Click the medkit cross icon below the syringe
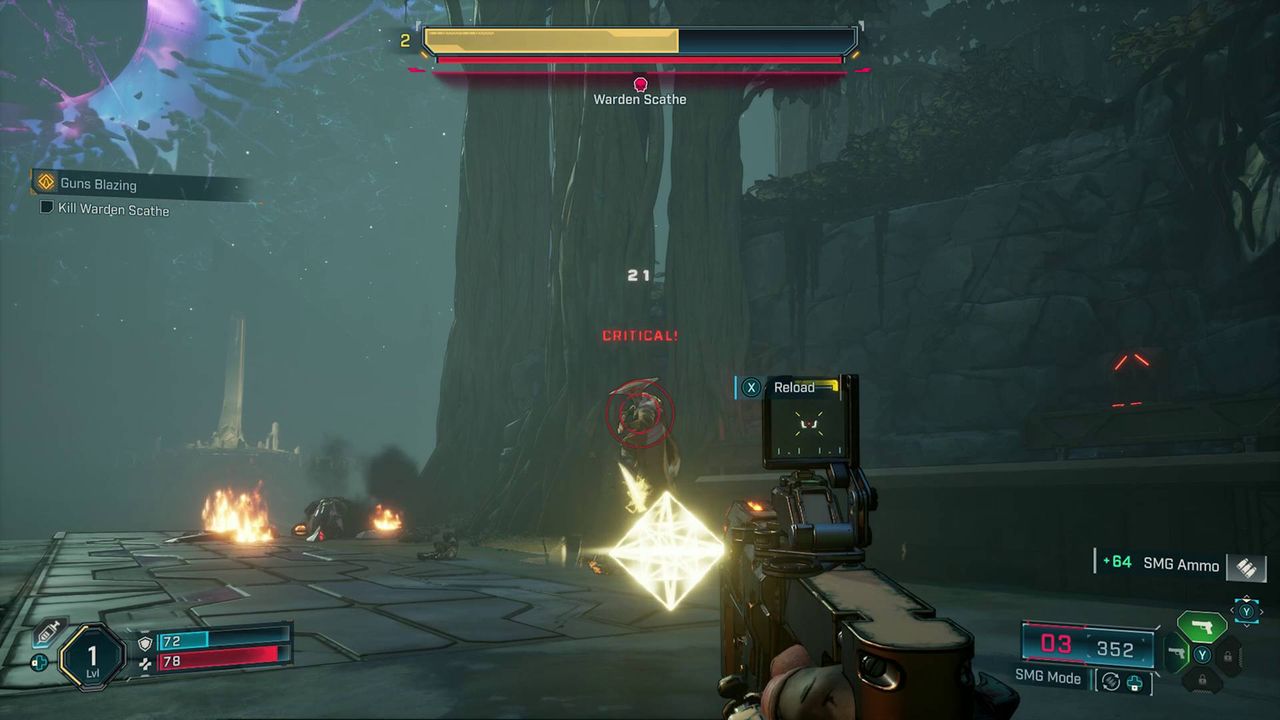 pos(40,662)
